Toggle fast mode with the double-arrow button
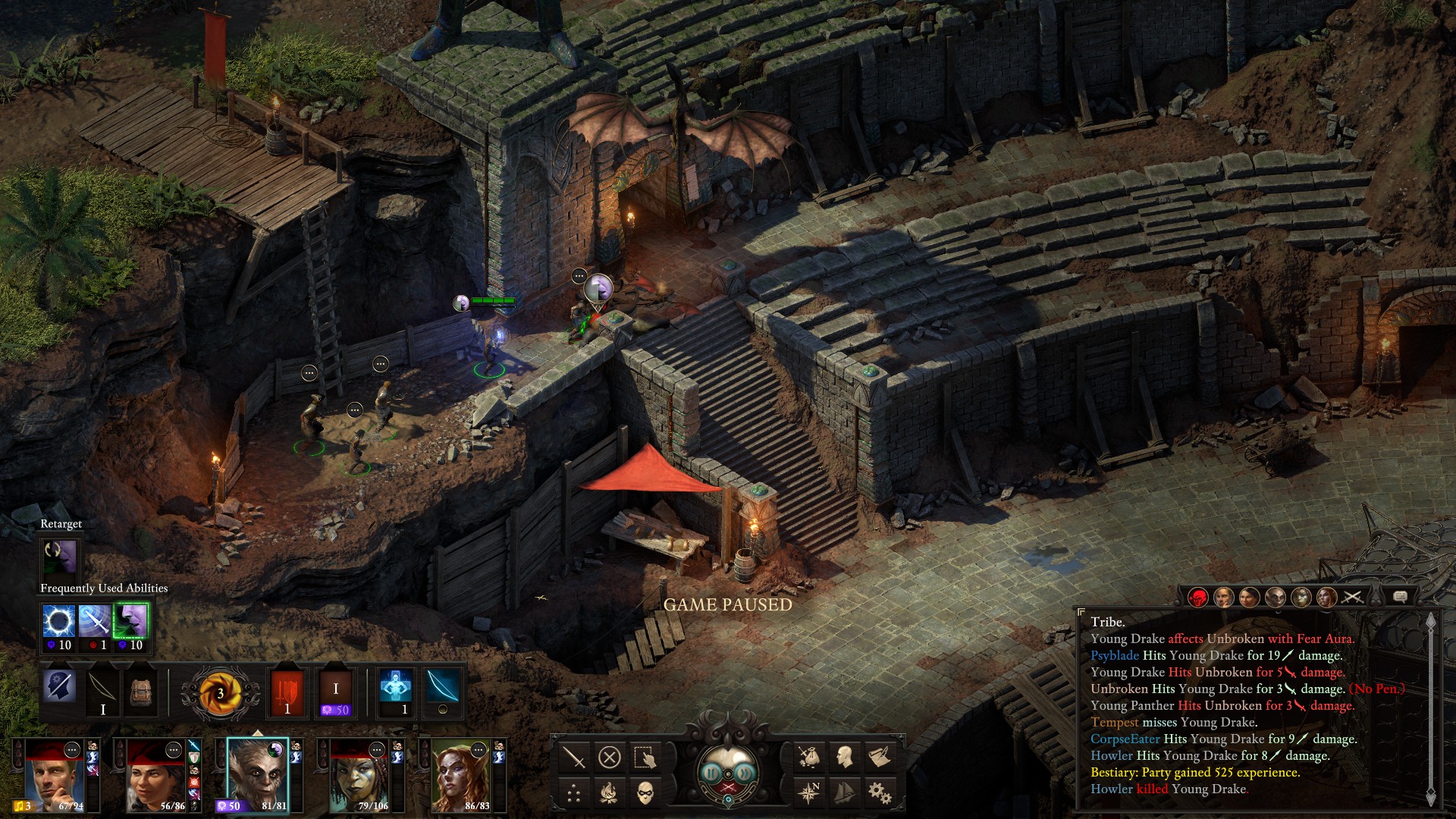 point(746,773)
